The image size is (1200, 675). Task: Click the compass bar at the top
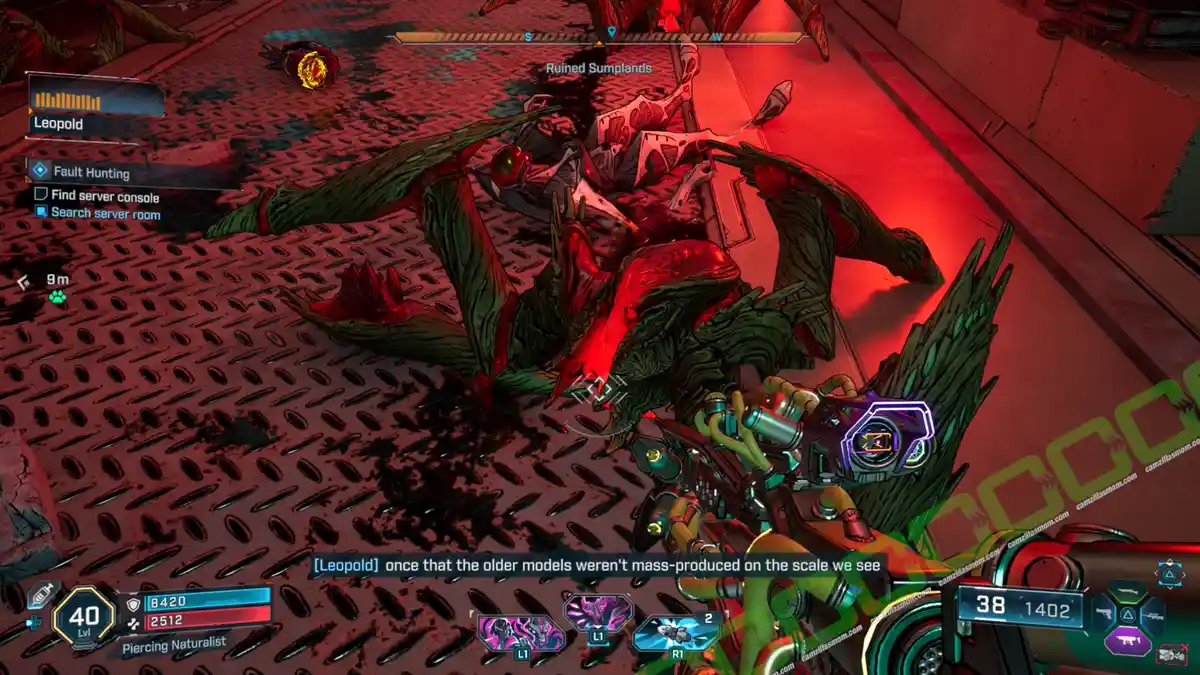pos(600,38)
